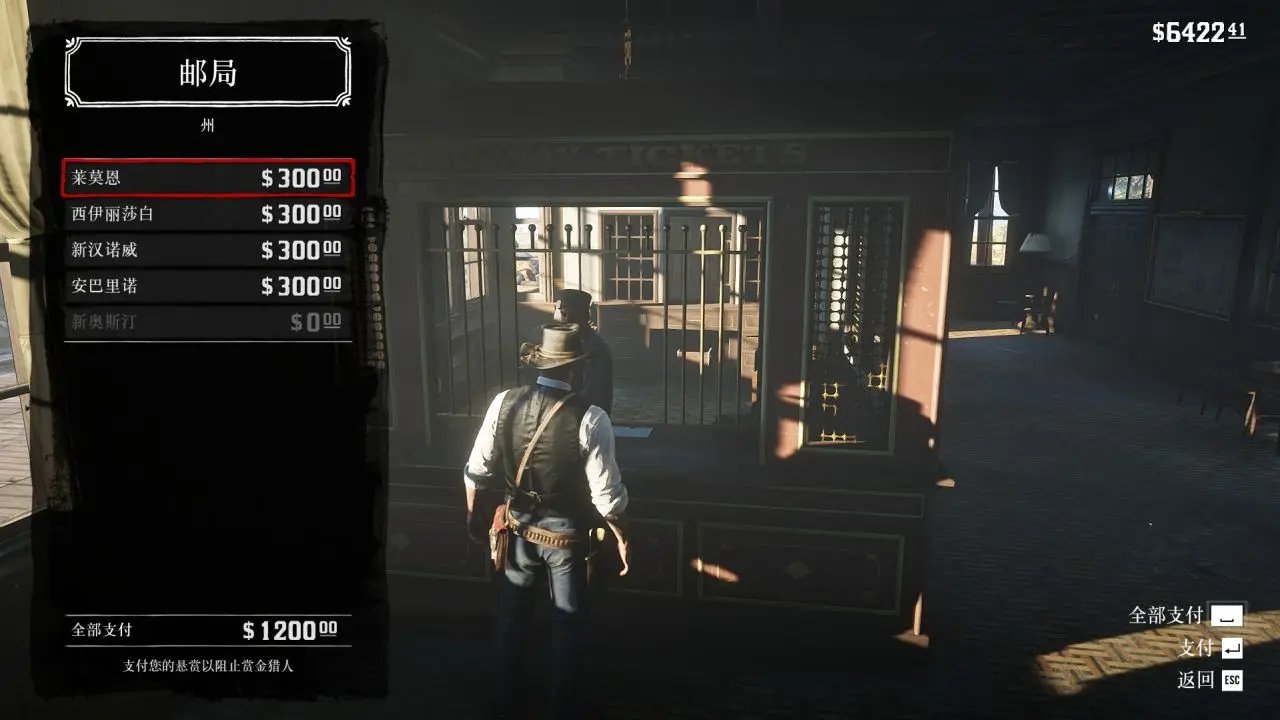The image size is (1280, 720).
Task: Choose the 西伊丽莎白 bounty entry
Action: pos(208,214)
